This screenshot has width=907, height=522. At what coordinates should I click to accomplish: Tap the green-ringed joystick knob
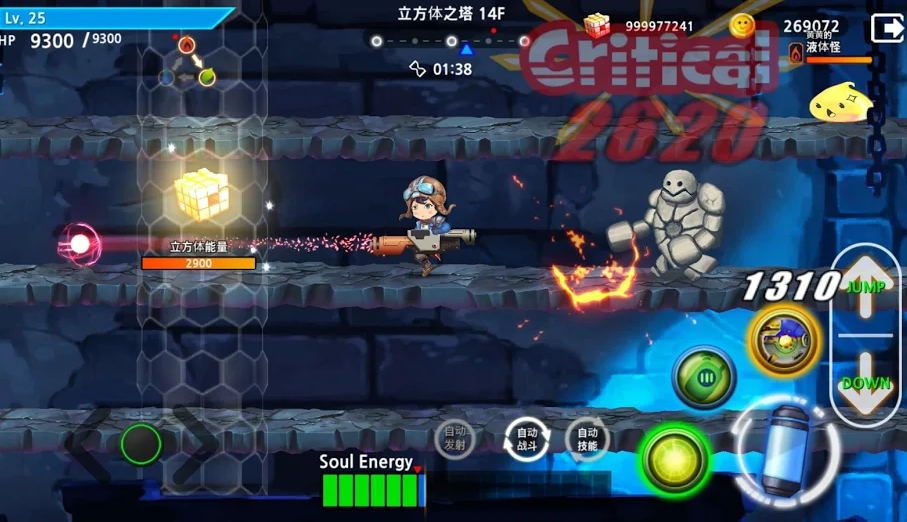point(141,442)
